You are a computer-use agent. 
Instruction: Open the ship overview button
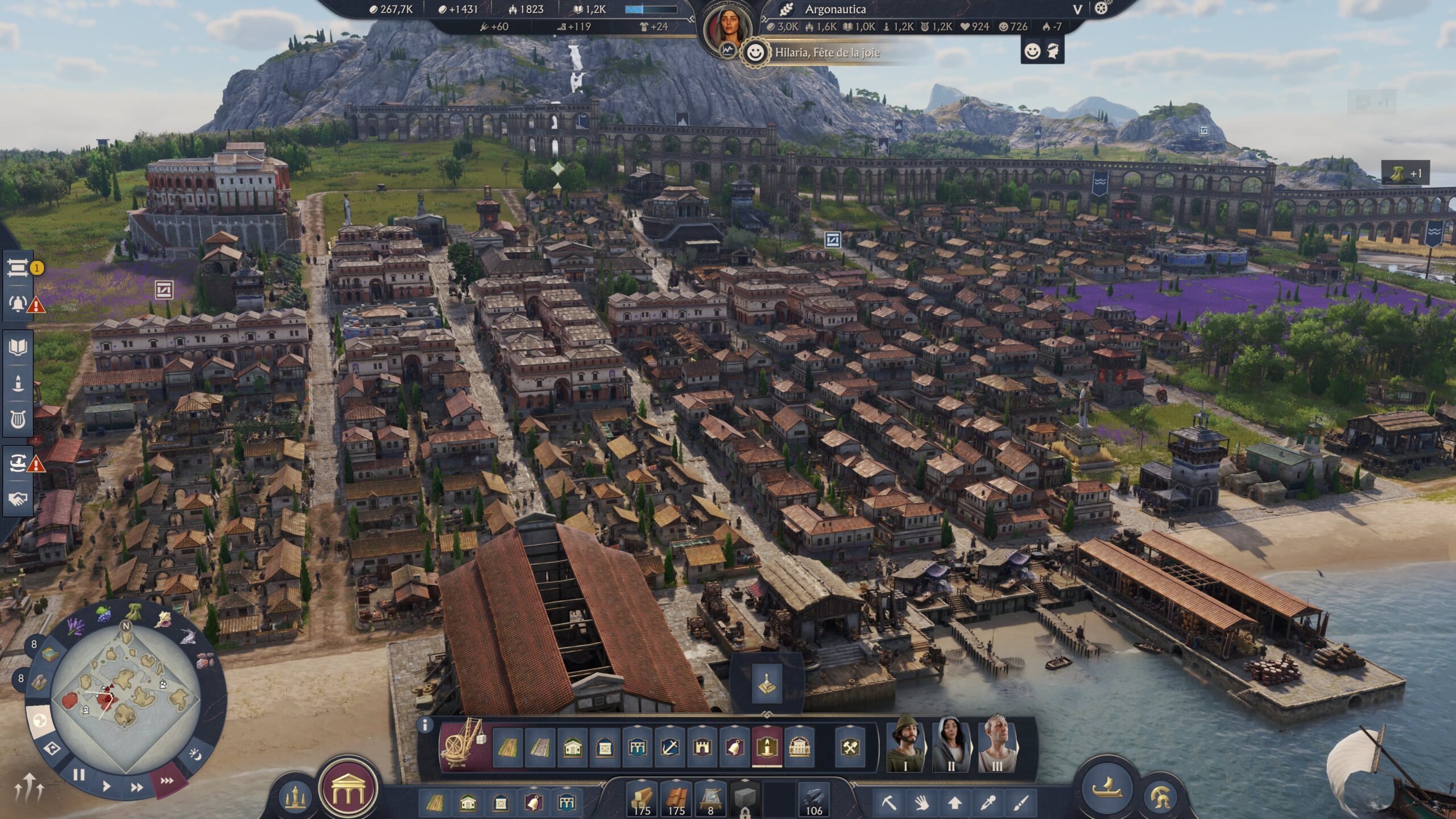pos(1106,788)
